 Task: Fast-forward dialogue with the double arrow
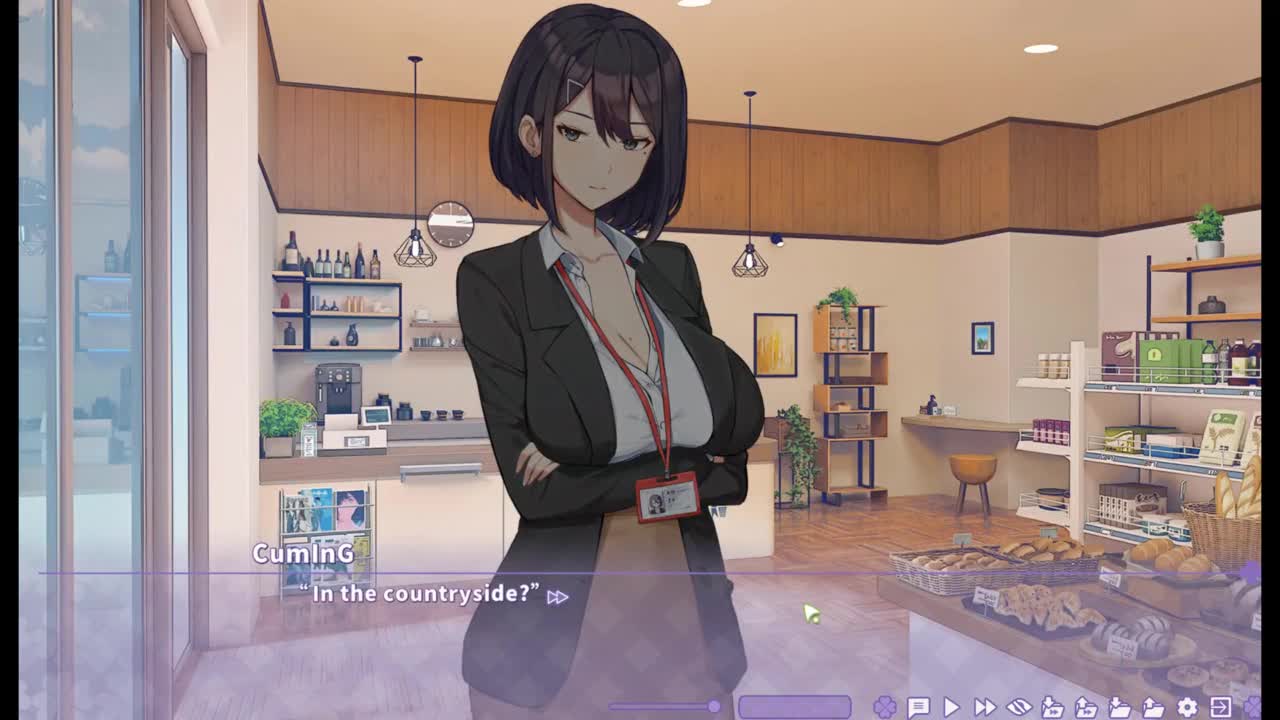pos(985,708)
